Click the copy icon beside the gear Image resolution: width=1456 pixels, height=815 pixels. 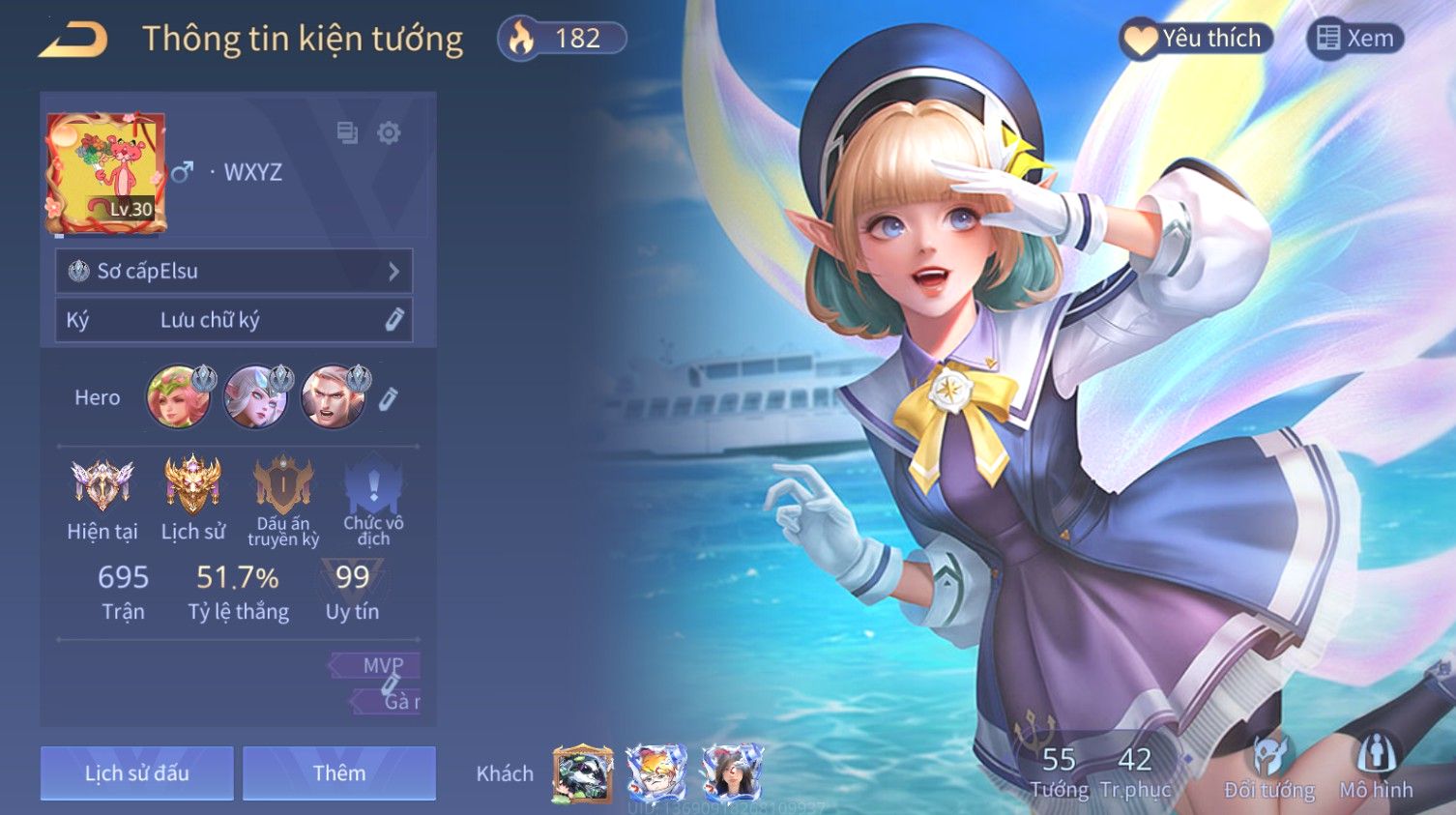coord(347,132)
